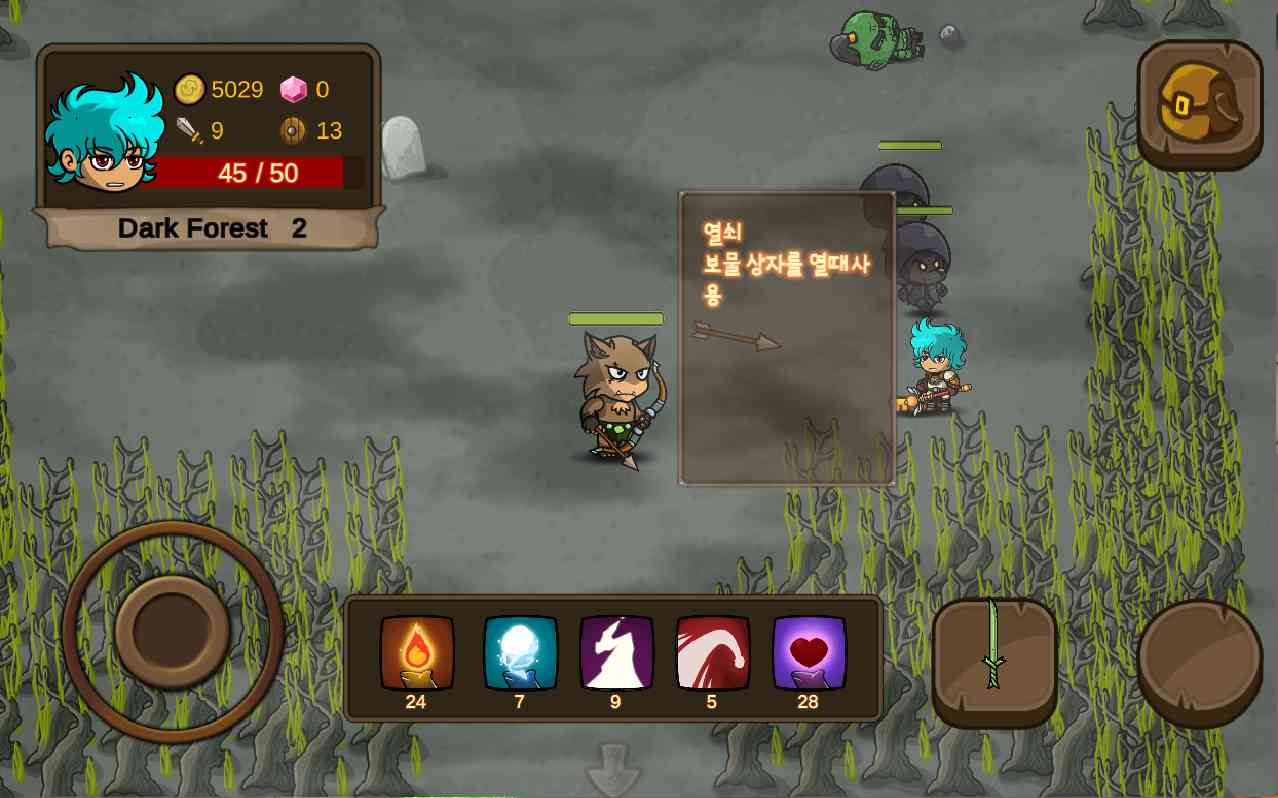Tap the empty round wooden action button
1278x798 pixels.
[x=1199, y=661]
